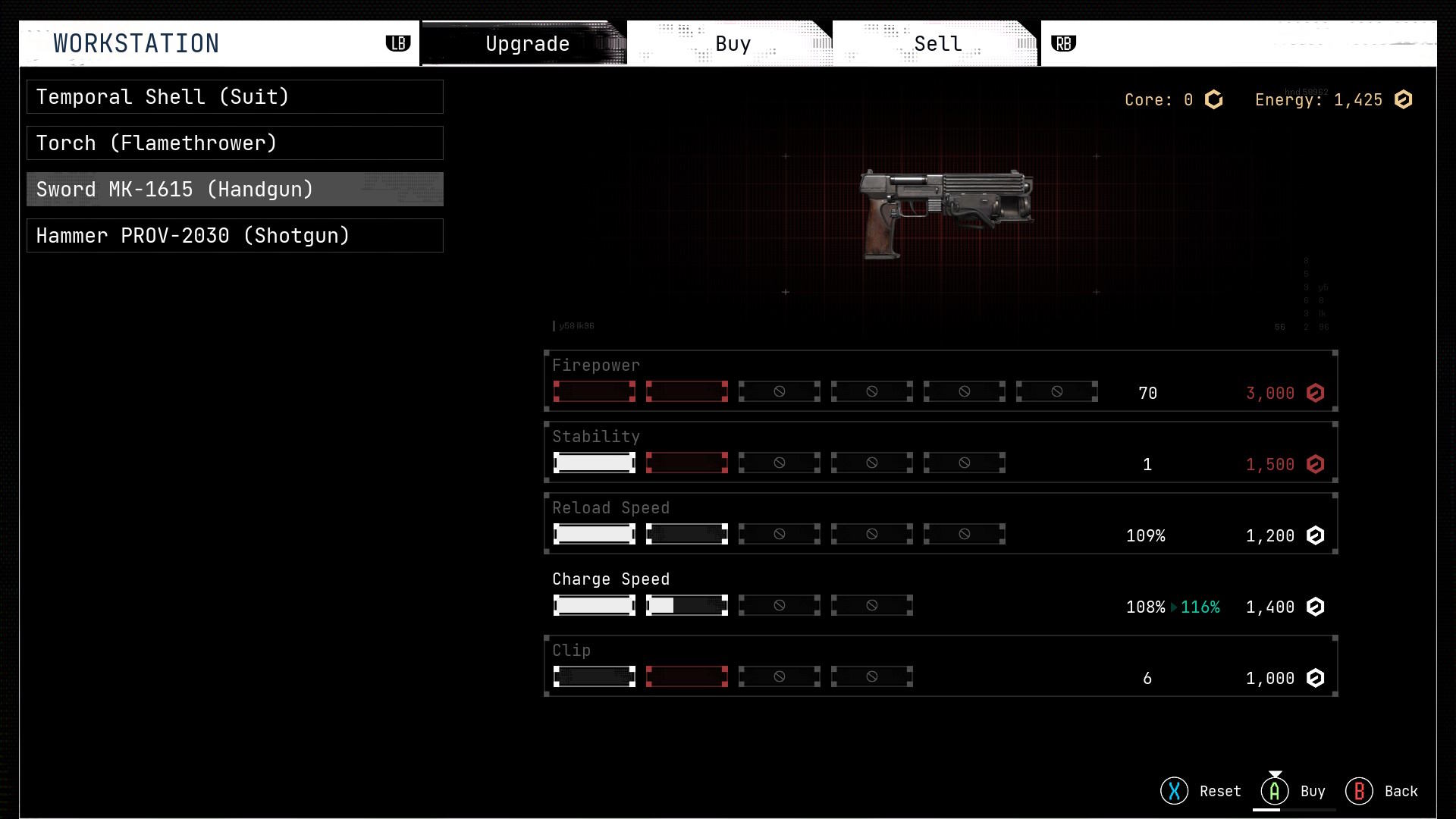Screen dimensions: 1456x819
Task: Click the Charge Speed upgrade row
Action: [940, 595]
